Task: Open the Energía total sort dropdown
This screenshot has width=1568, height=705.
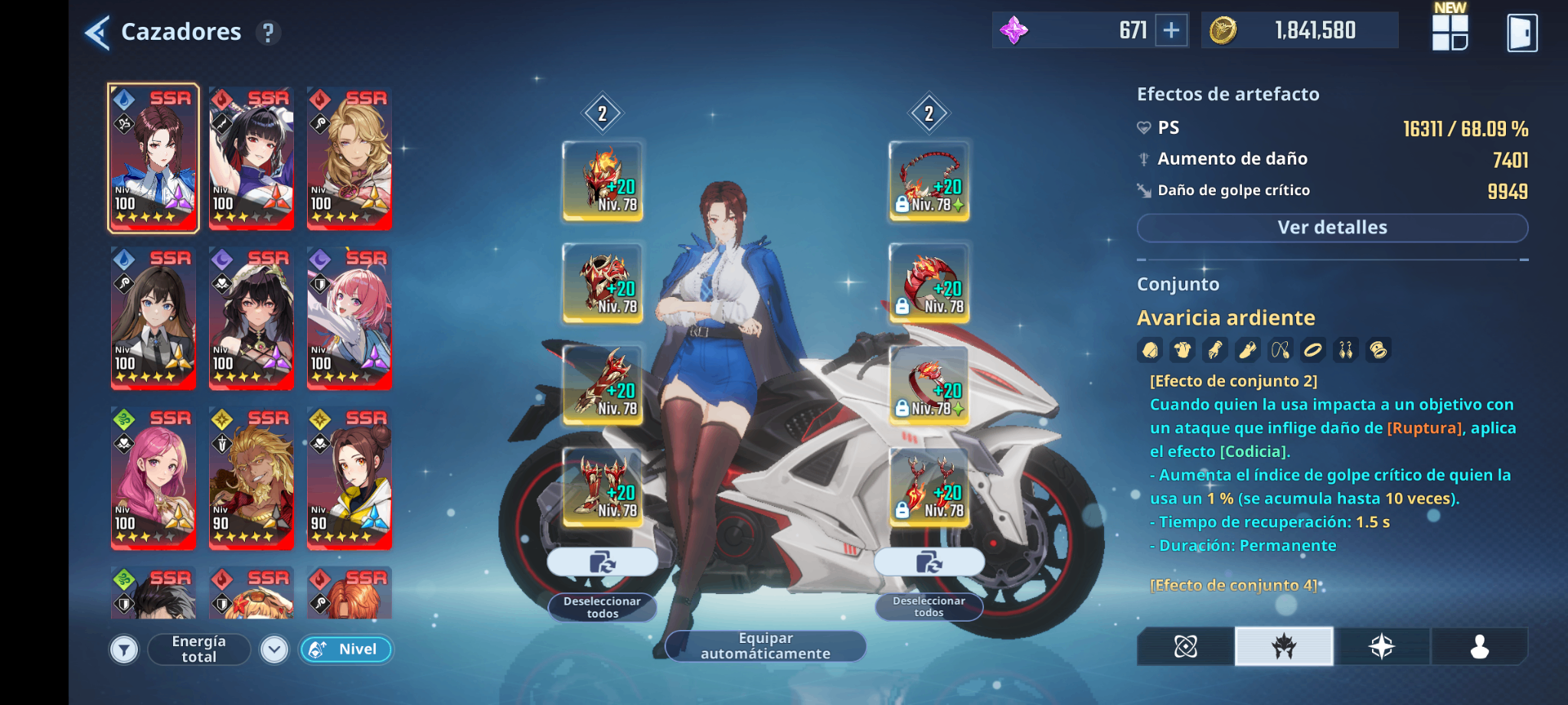Action: tap(274, 650)
